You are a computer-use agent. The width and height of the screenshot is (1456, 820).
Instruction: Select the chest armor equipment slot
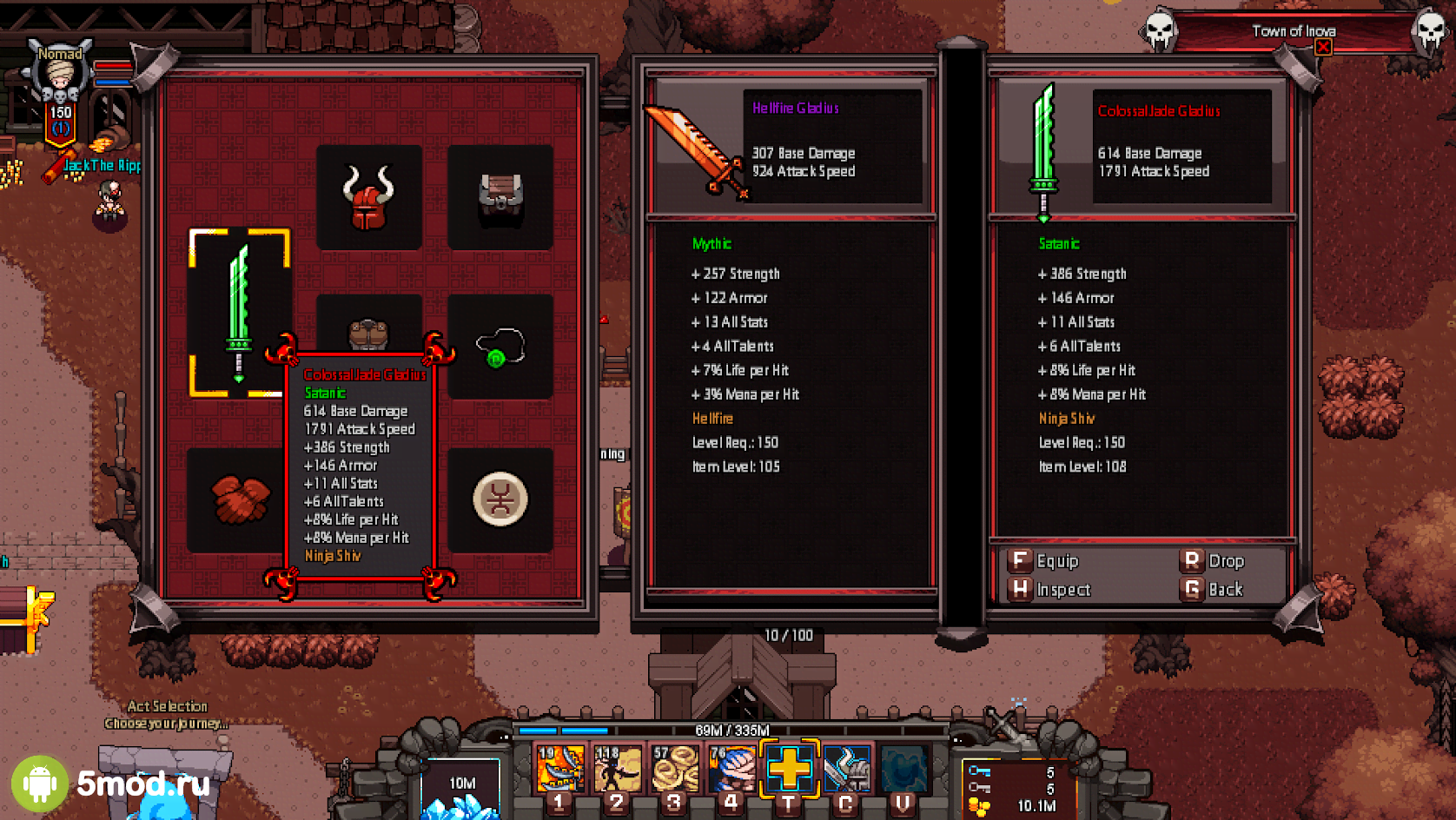(x=500, y=197)
